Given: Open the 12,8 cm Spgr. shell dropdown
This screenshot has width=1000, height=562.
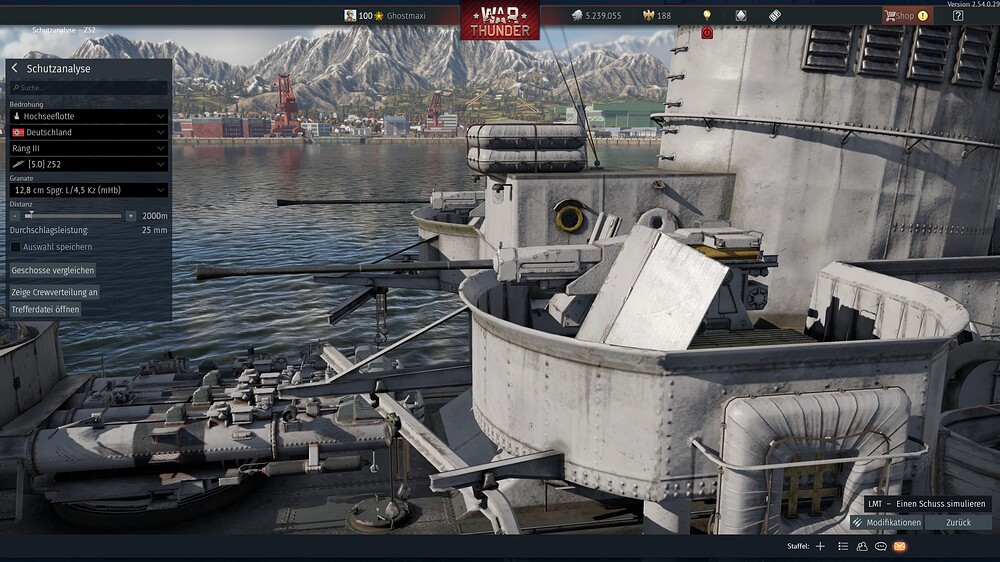Looking at the screenshot, I should [88, 190].
